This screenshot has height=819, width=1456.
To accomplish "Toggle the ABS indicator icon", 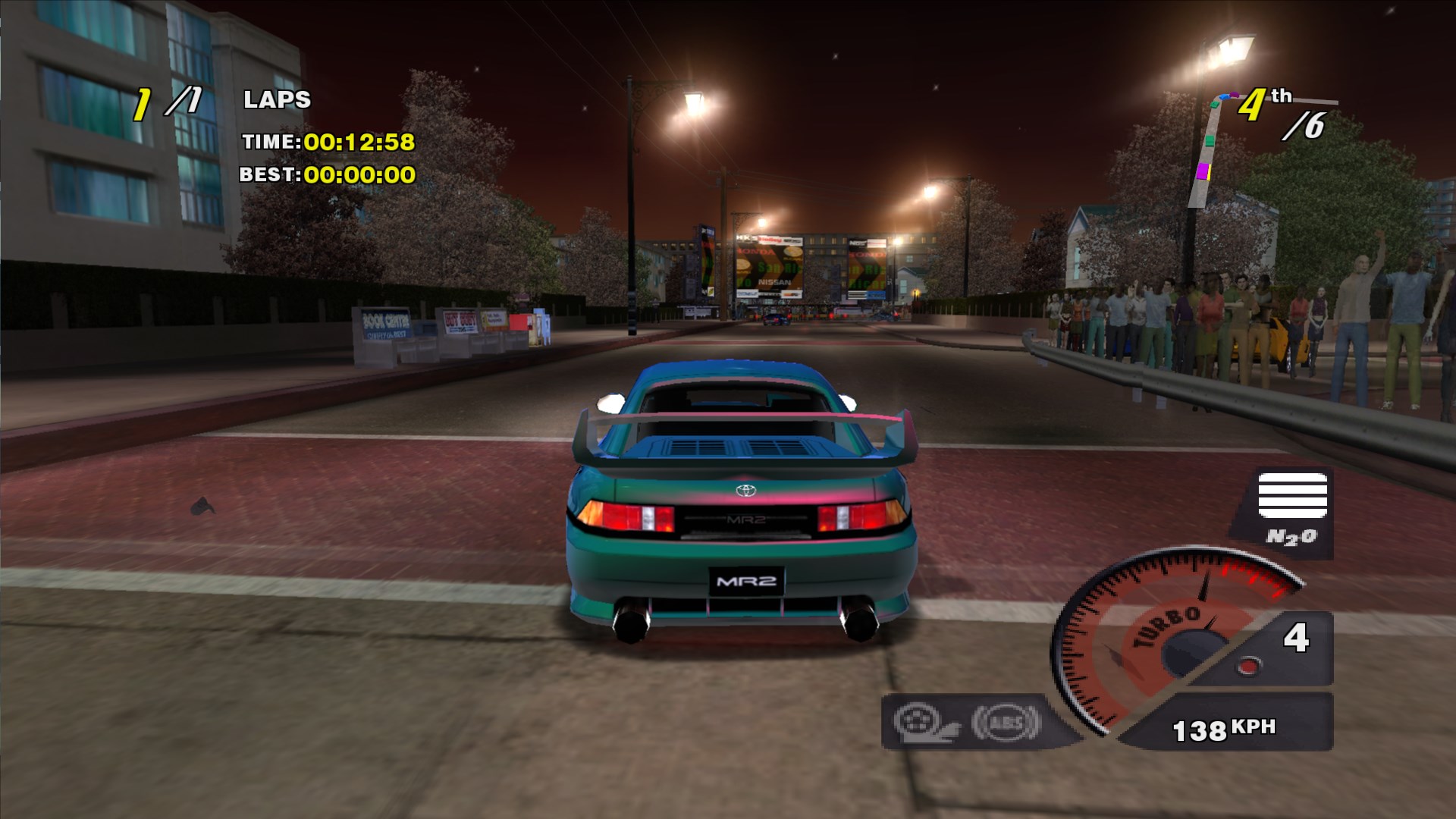I will coord(1006,722).
